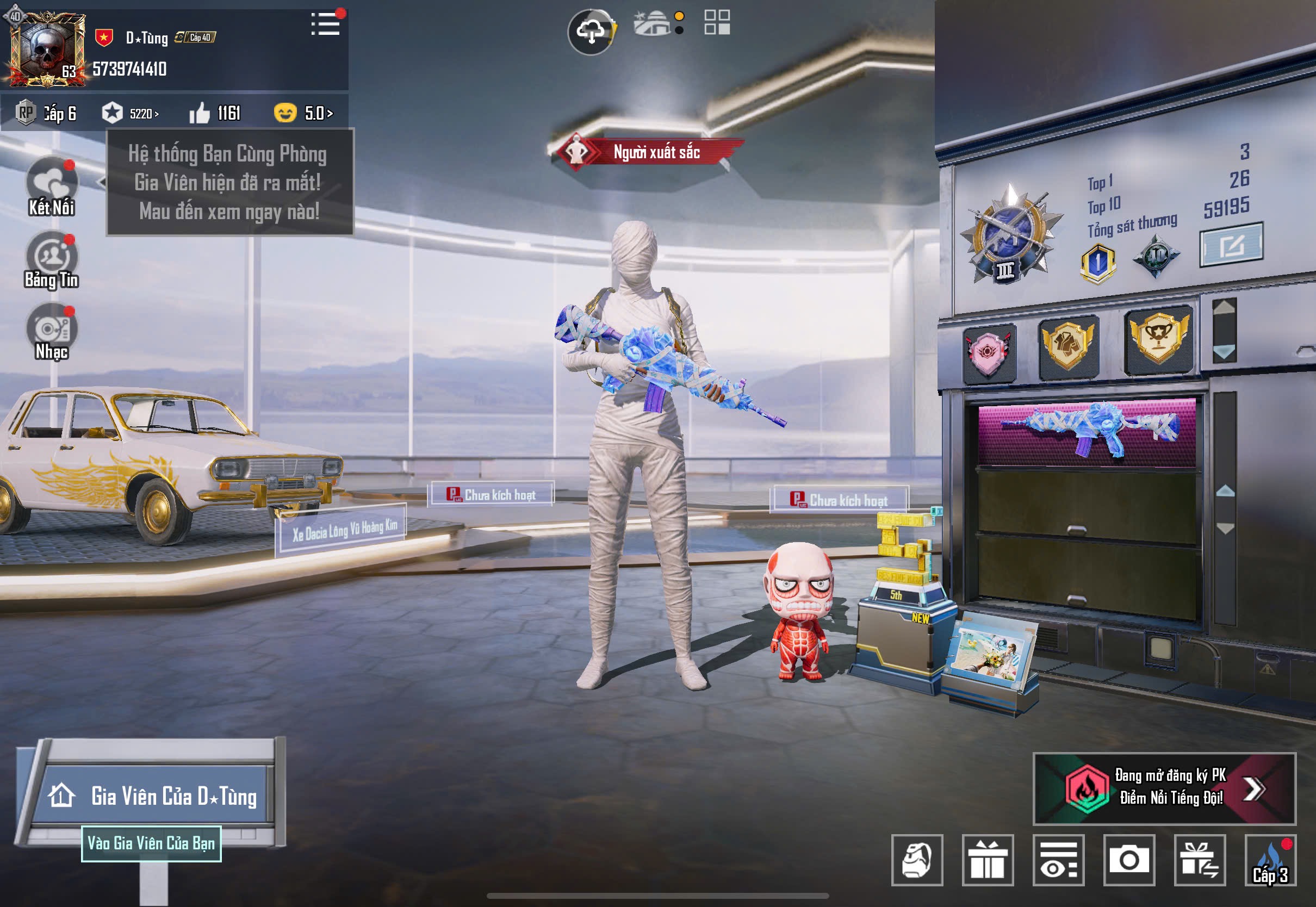Select the blue ice rifle showcase thumbnail
The width and height of the screenshot is (1316, 907).
coord(1087,430)
